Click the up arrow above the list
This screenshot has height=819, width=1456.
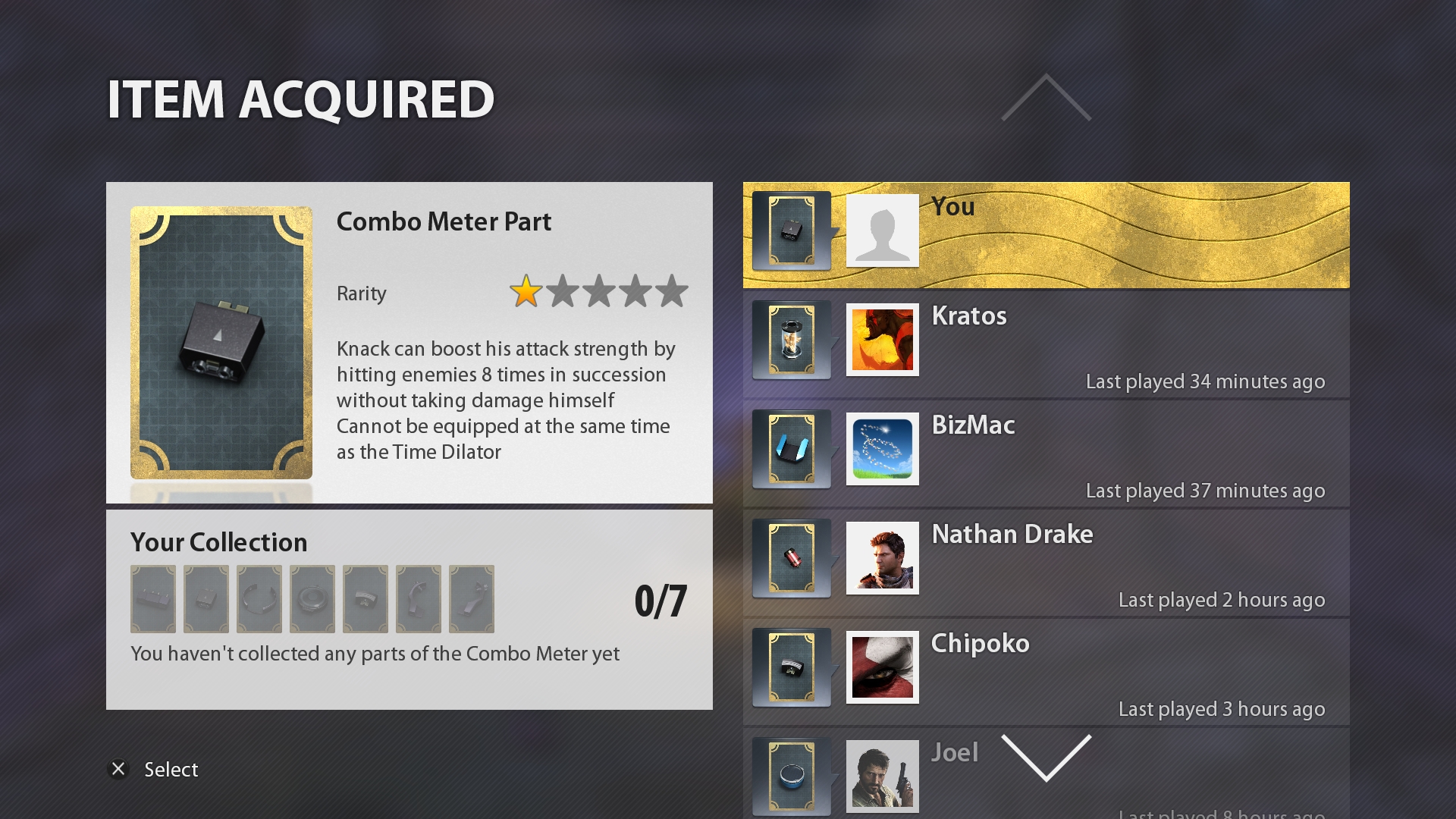(1046, 97)
